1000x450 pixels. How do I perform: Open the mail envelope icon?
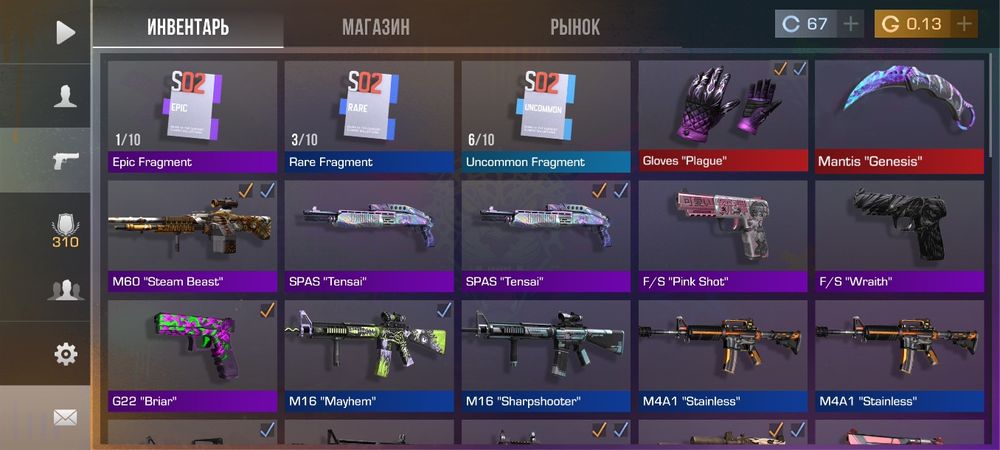pyautogui.click(x=65, y=418)
